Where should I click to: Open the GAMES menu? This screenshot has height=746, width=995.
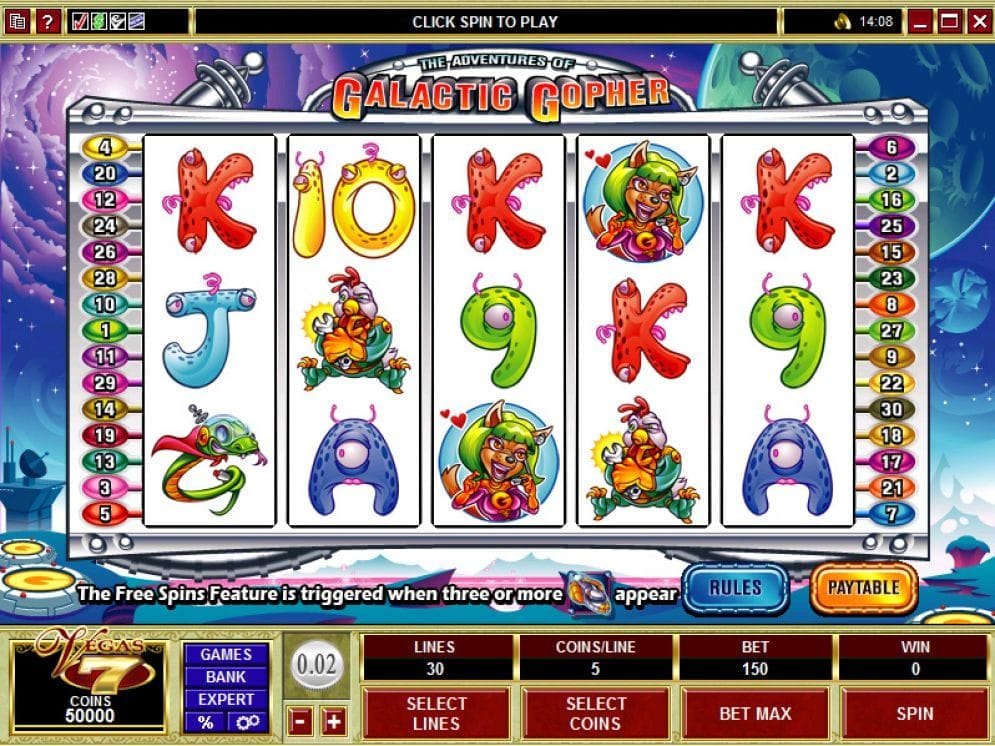(226, 654)
